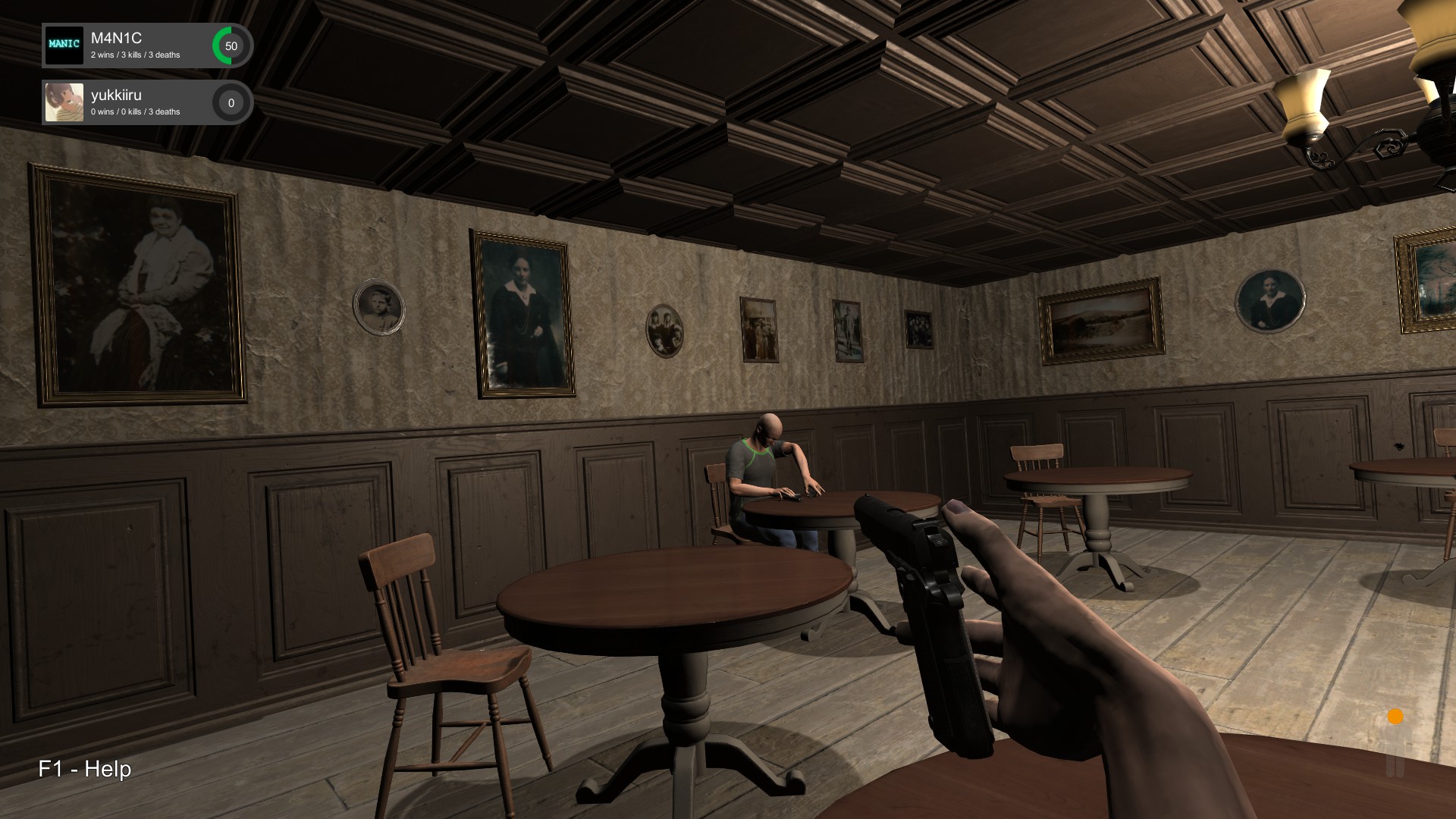This screenshot has height=819, width=1456.
Task: Click yukkiiru's empty health ring
Action: pyautogui.click(x=231, y=101)
